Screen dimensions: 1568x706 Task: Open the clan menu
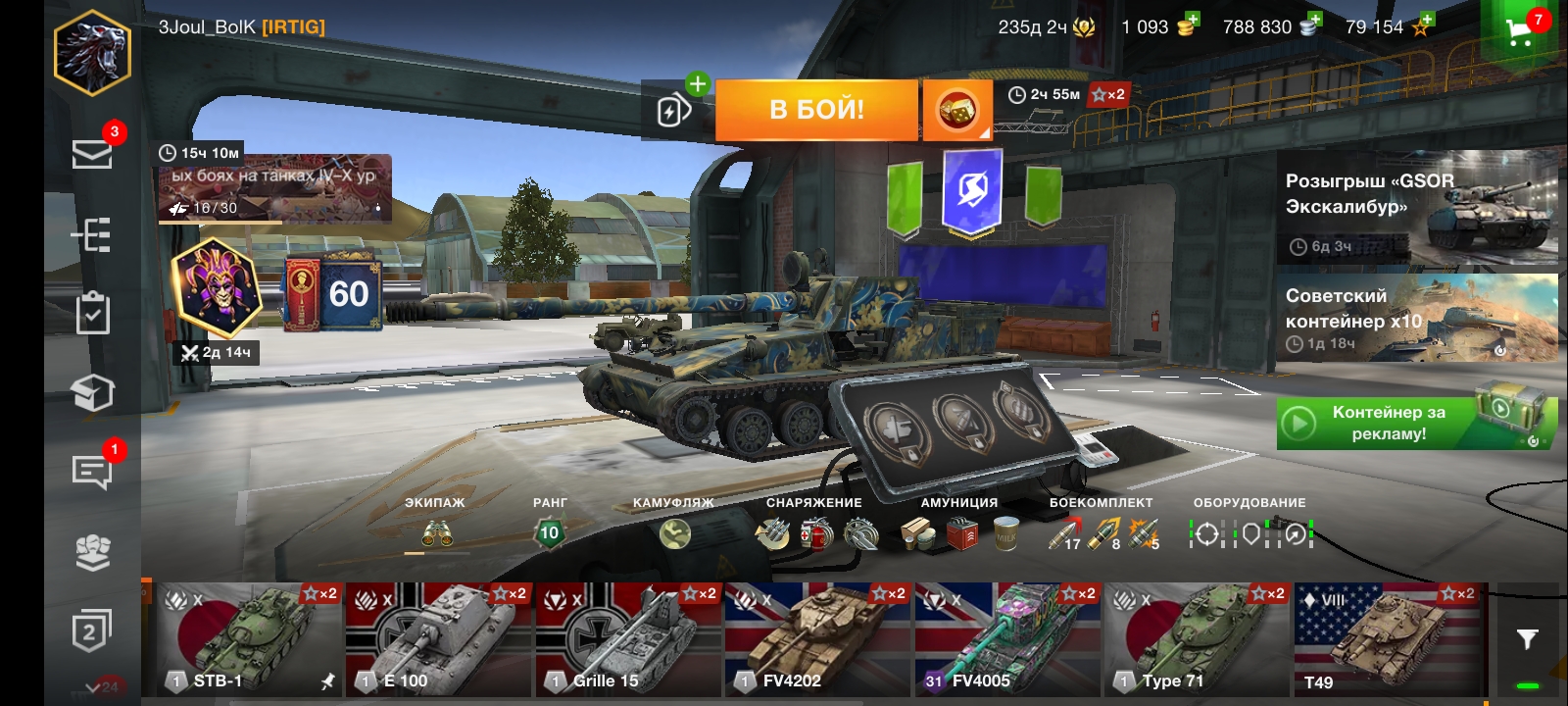[x=92, y=552]
